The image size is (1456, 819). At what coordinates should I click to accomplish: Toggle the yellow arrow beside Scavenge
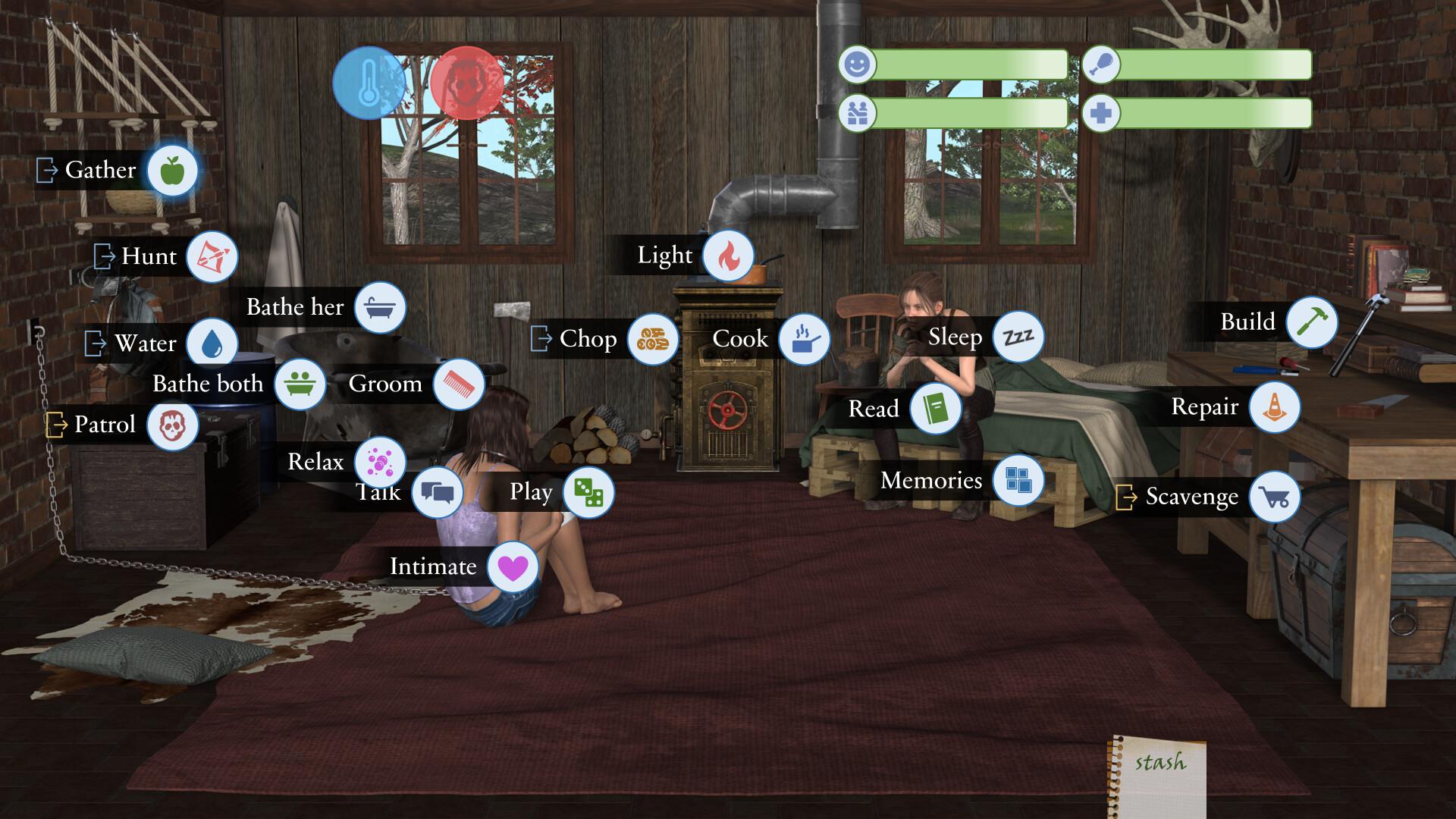click(x=1128, y=497)
